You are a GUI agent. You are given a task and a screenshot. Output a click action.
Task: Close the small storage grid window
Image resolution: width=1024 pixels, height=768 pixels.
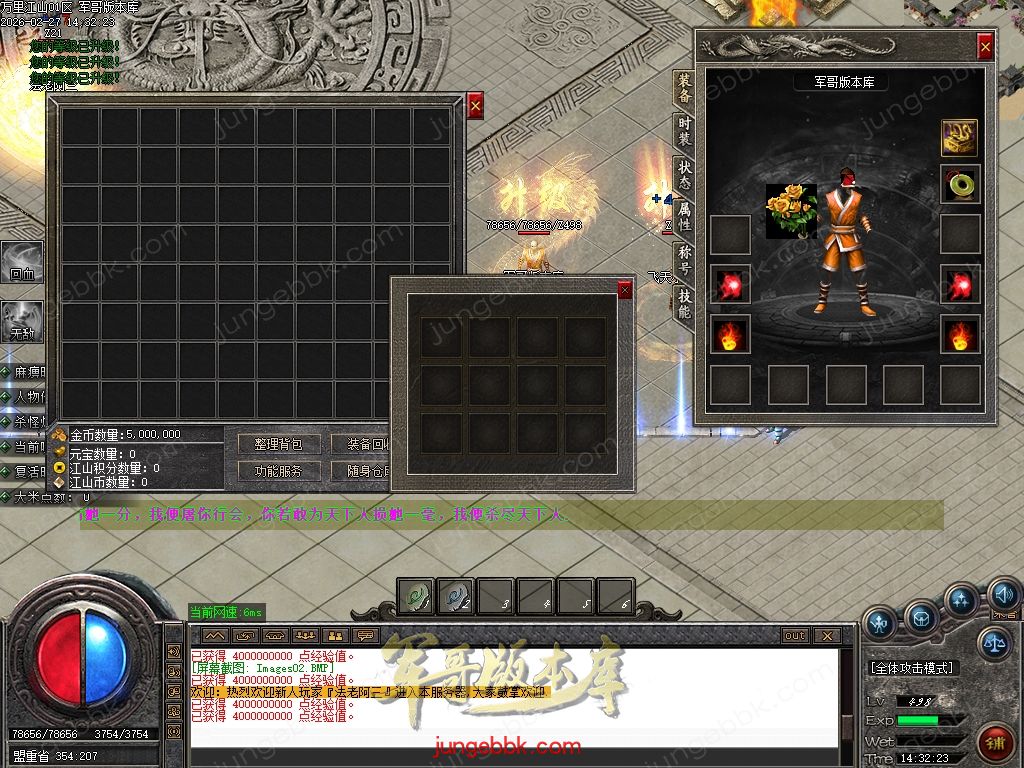click(x=625, y=290)
